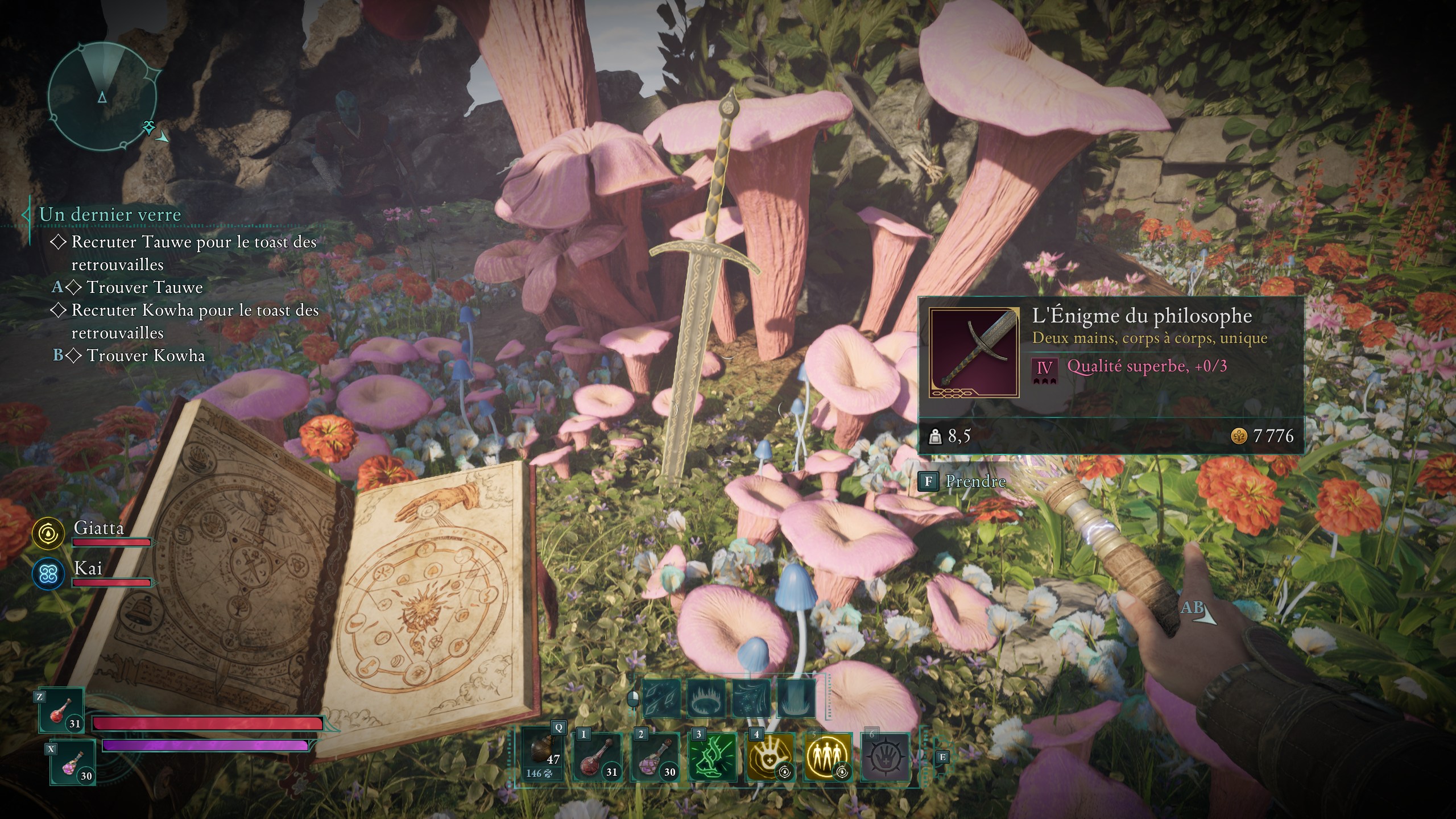1456x819 pixels.
Task: Select Giatta's companion portrait
Action: pos(48,533)
